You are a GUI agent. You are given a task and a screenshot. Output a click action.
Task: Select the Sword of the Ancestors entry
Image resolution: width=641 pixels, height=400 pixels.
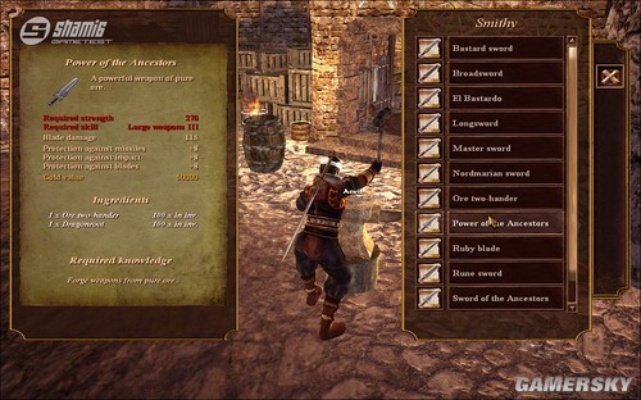[504, 298]
